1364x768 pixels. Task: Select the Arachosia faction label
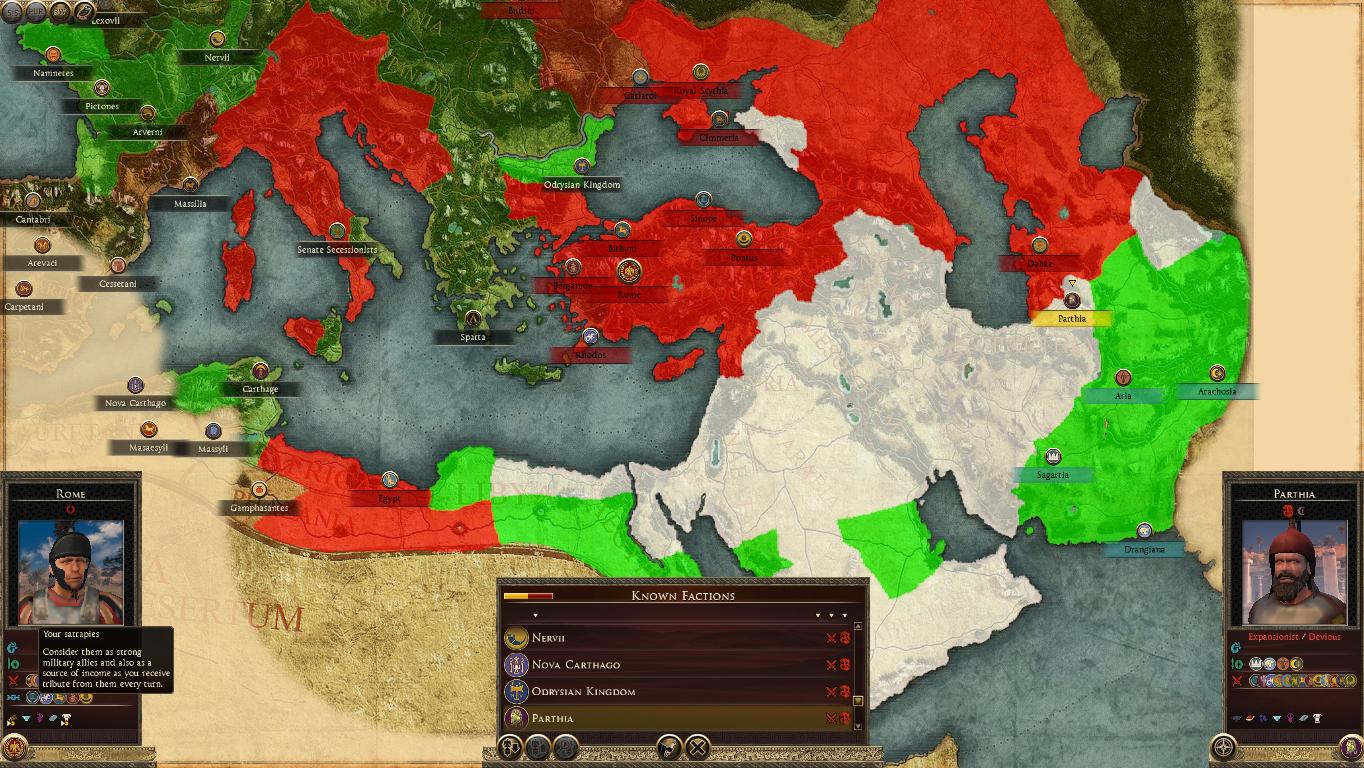(1217, 391)
